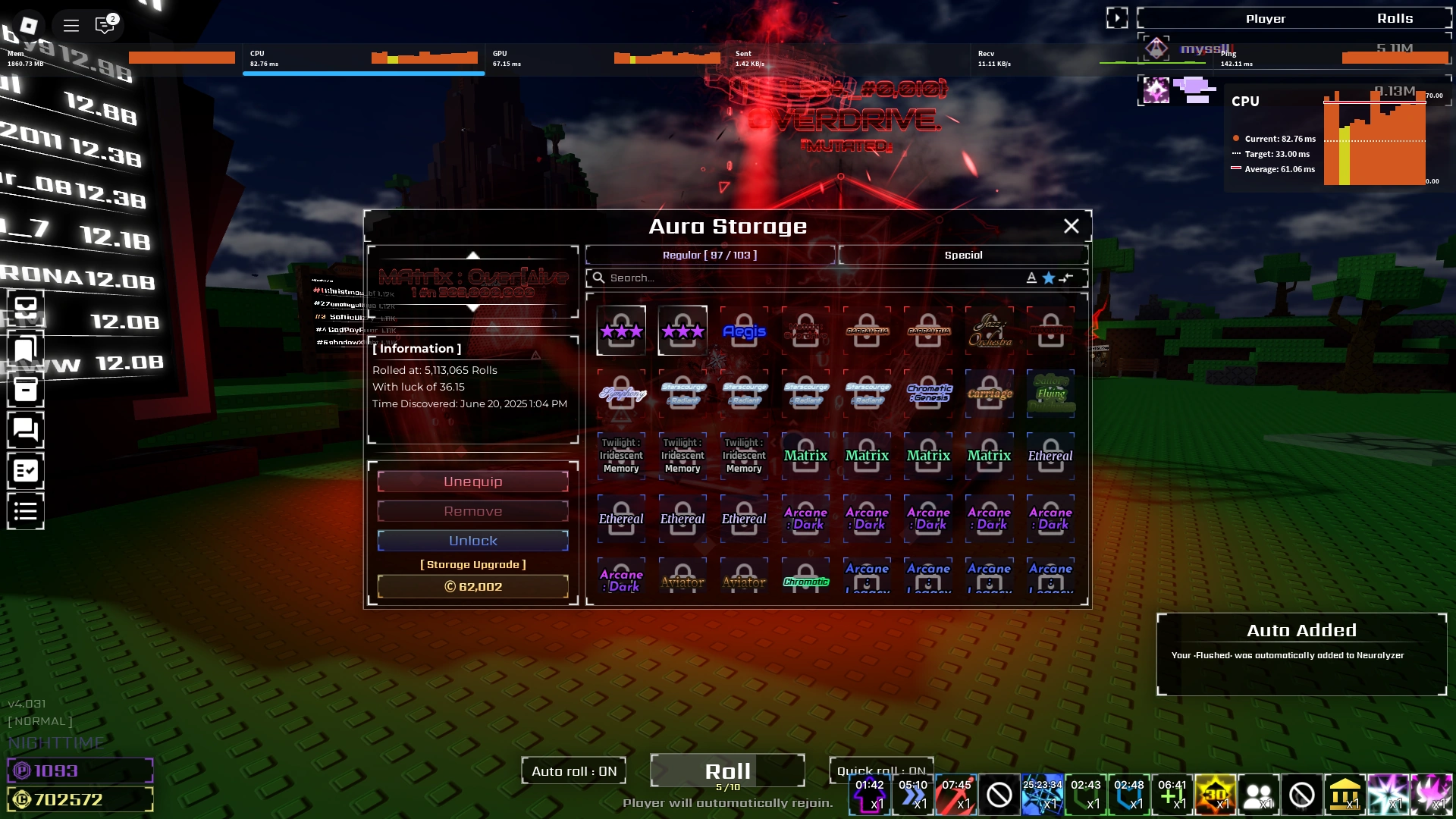
Task: Select the magnifying glass in the search bar
Action: tap(599, 278)
